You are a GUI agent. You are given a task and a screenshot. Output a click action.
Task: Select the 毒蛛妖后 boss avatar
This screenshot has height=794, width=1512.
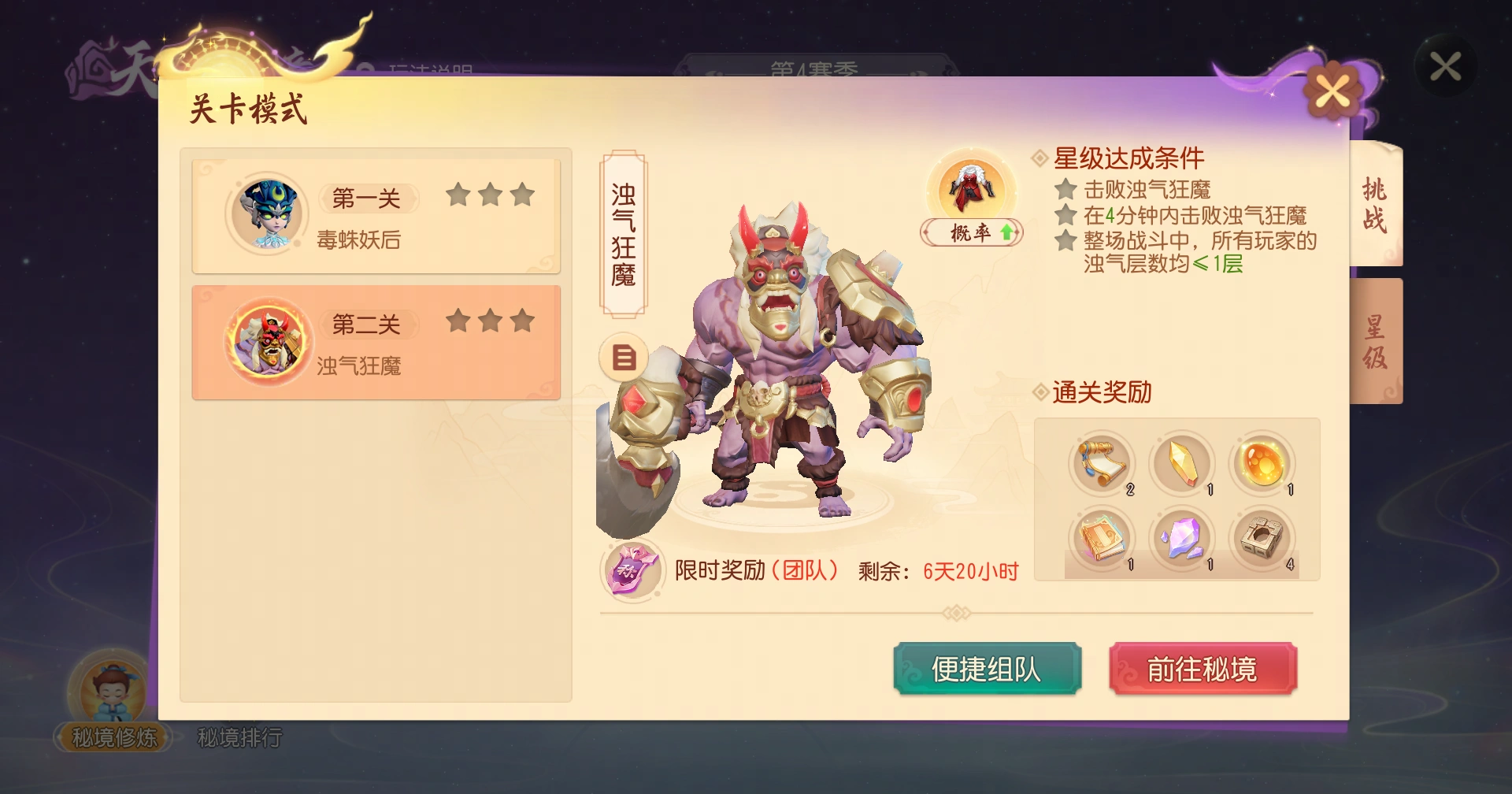point(266,214)
